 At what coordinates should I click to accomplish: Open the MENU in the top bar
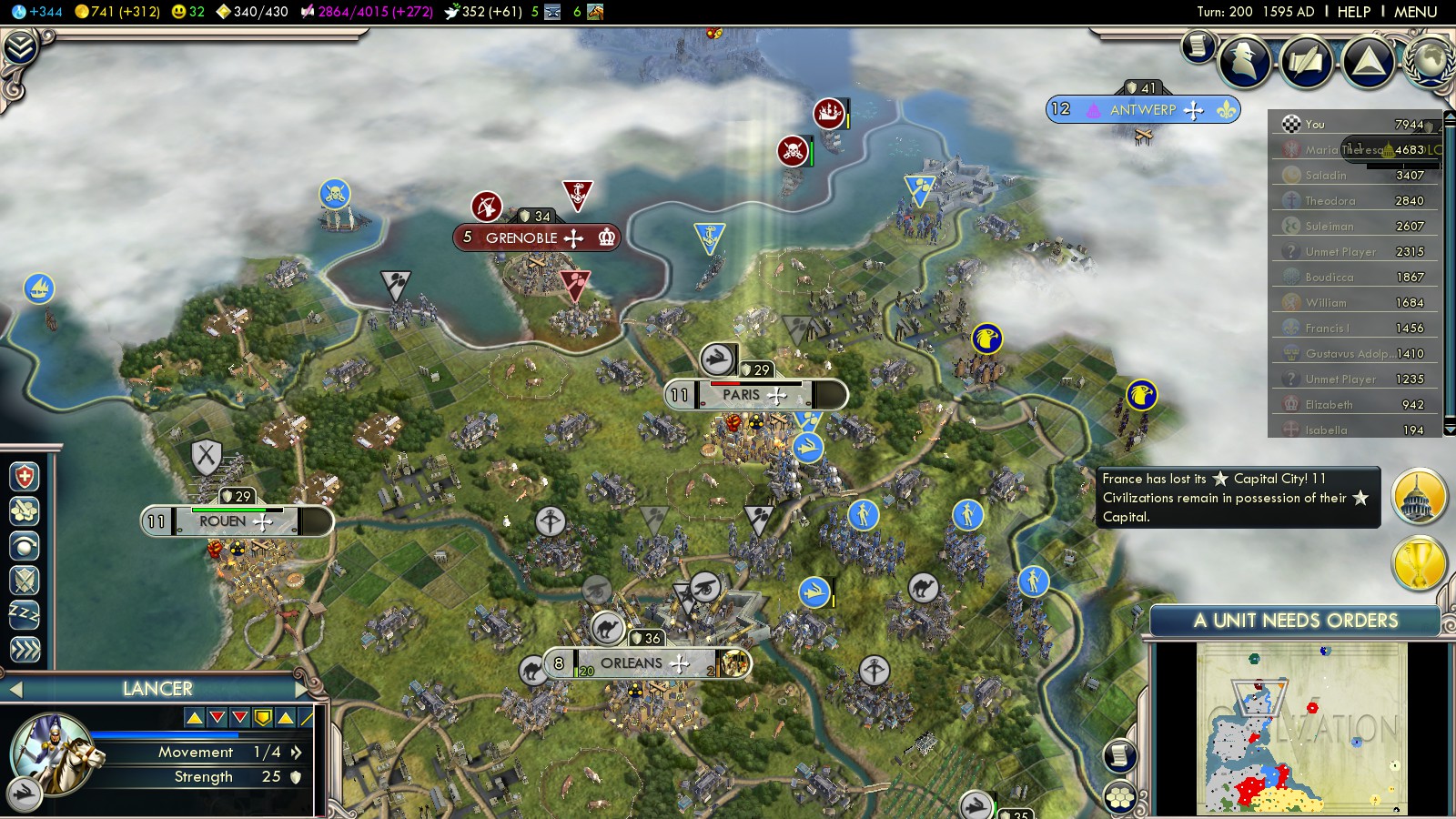(1415, 12)
